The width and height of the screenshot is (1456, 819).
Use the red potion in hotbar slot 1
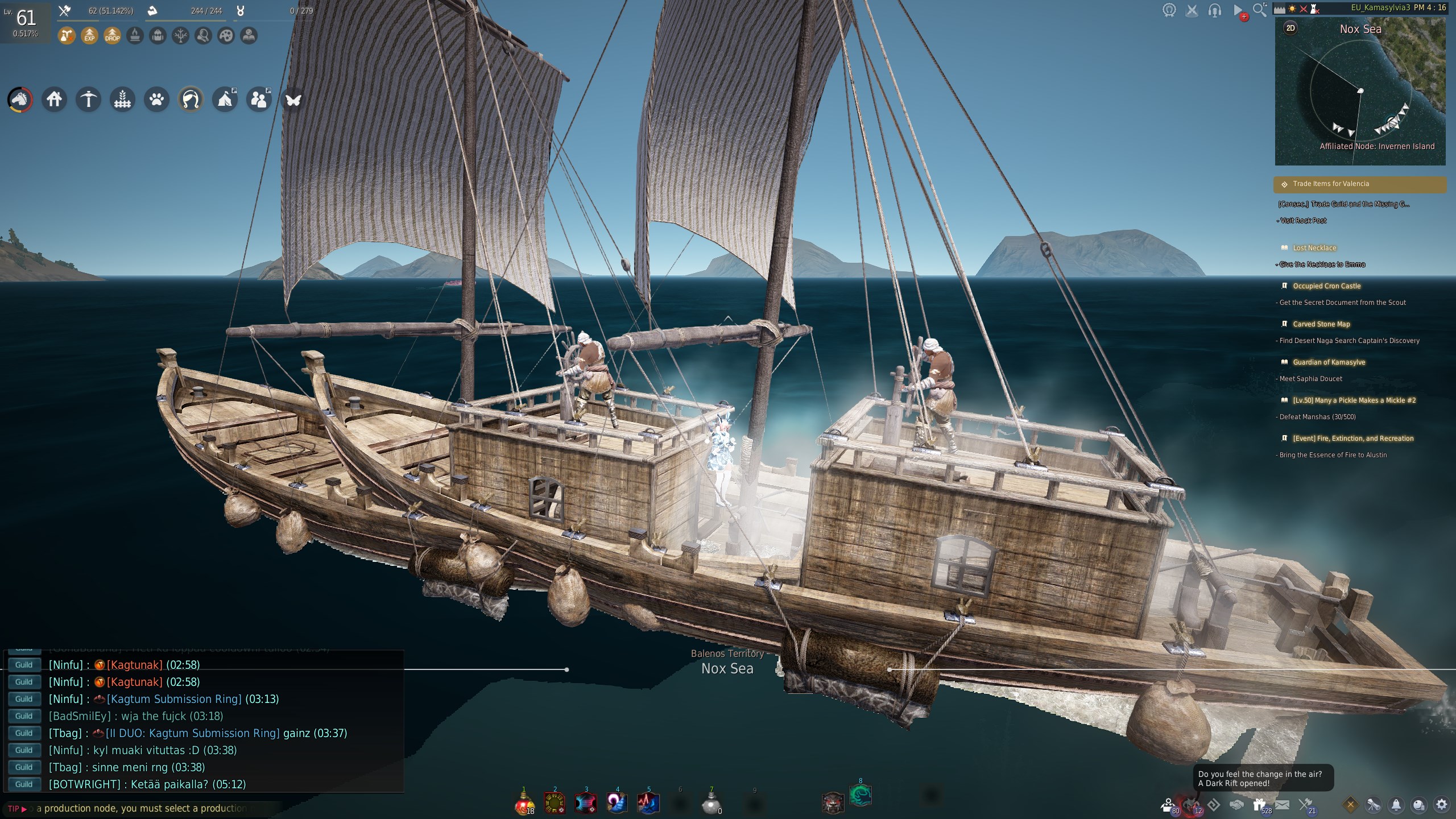point(524,803)
